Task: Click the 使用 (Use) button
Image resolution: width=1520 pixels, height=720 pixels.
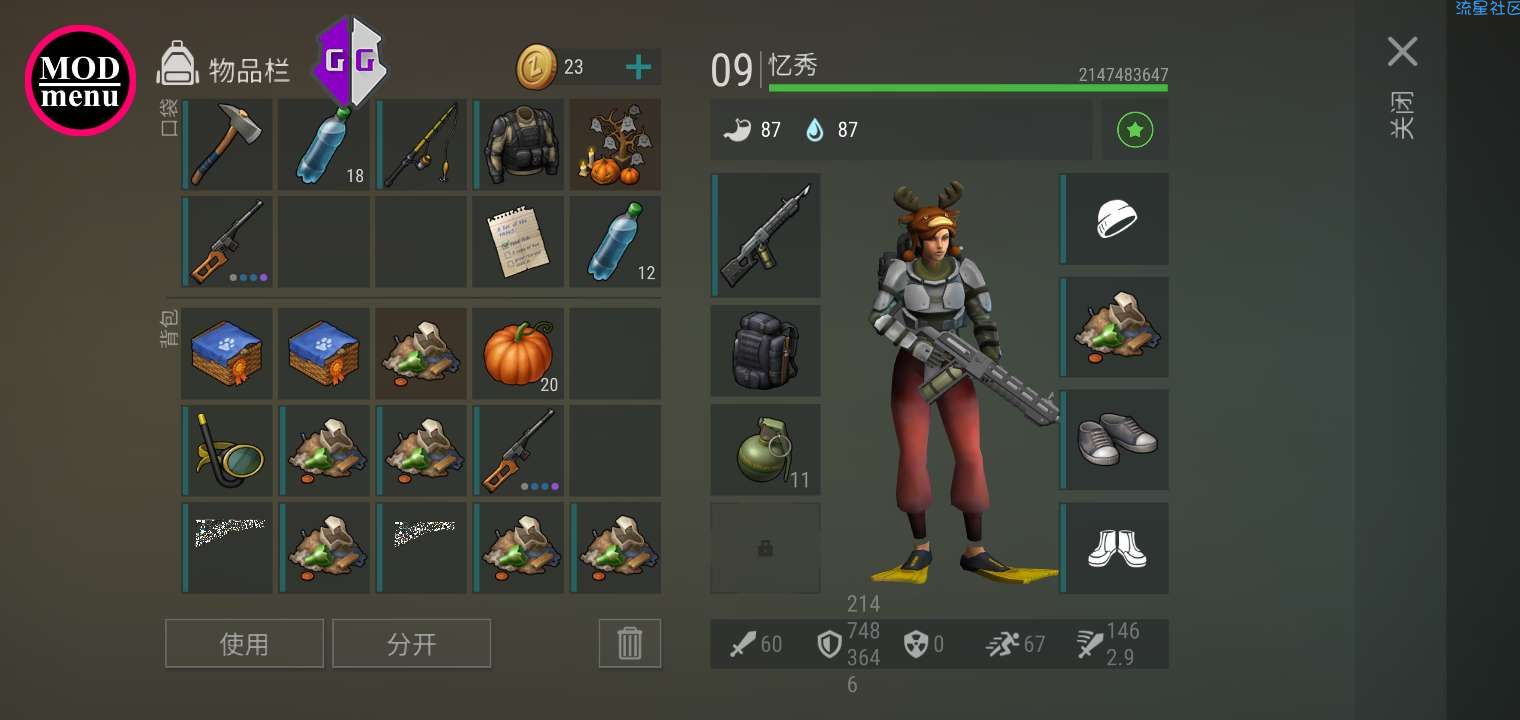Action: 244,643
